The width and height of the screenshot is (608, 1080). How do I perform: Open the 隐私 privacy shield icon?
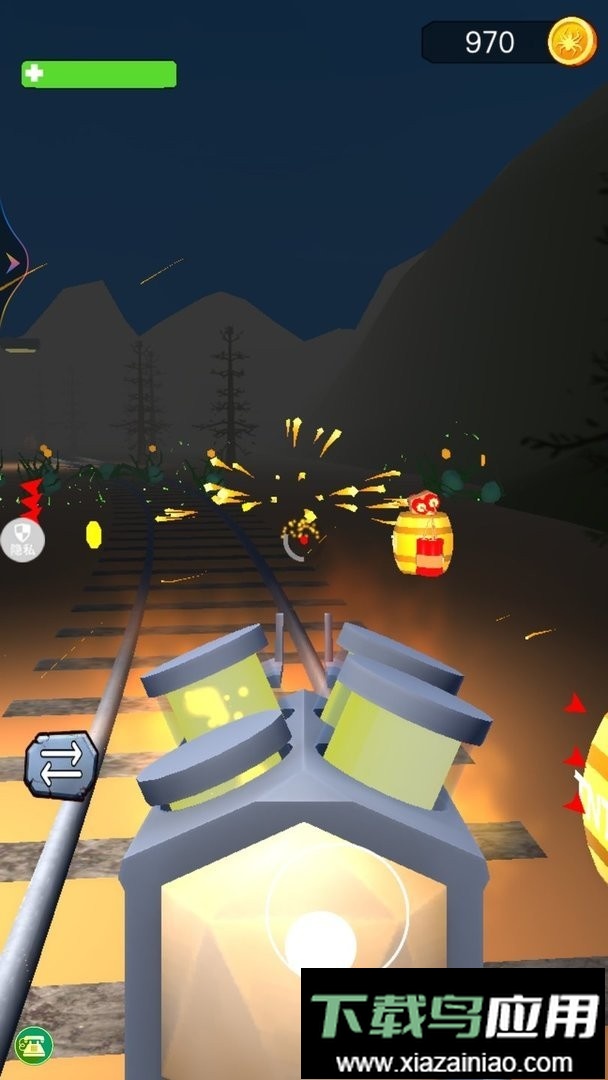coord(22,540)
